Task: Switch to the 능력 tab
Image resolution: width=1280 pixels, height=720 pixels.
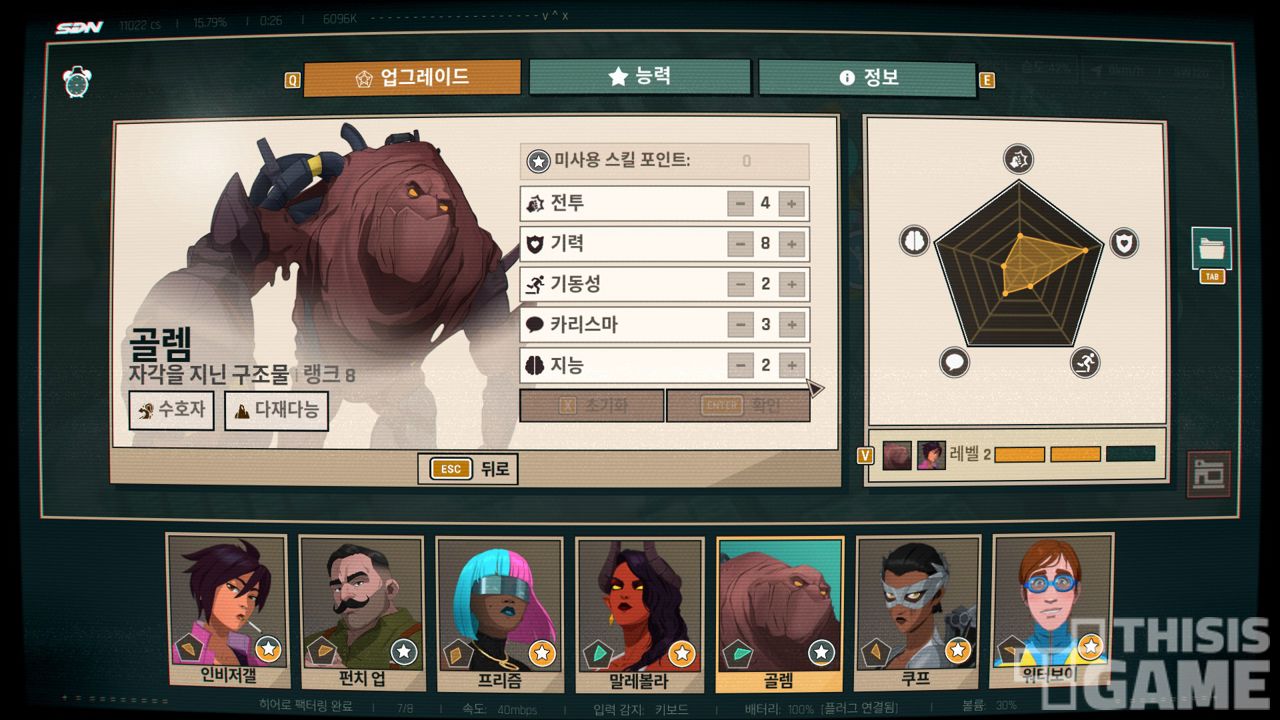Action: pyautogui.click(x=639, y=77)
